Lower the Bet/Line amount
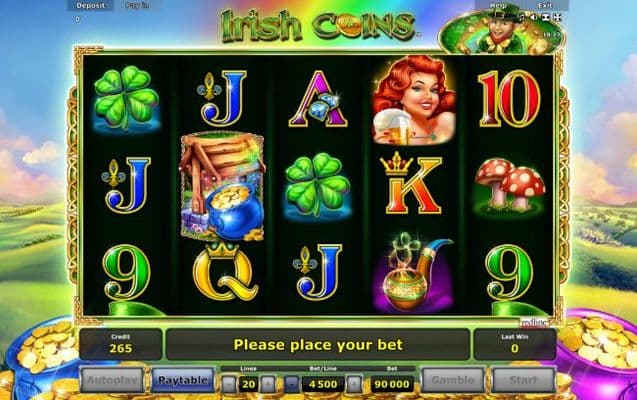The width and height of the screenshot is (637, 400). 291,382
